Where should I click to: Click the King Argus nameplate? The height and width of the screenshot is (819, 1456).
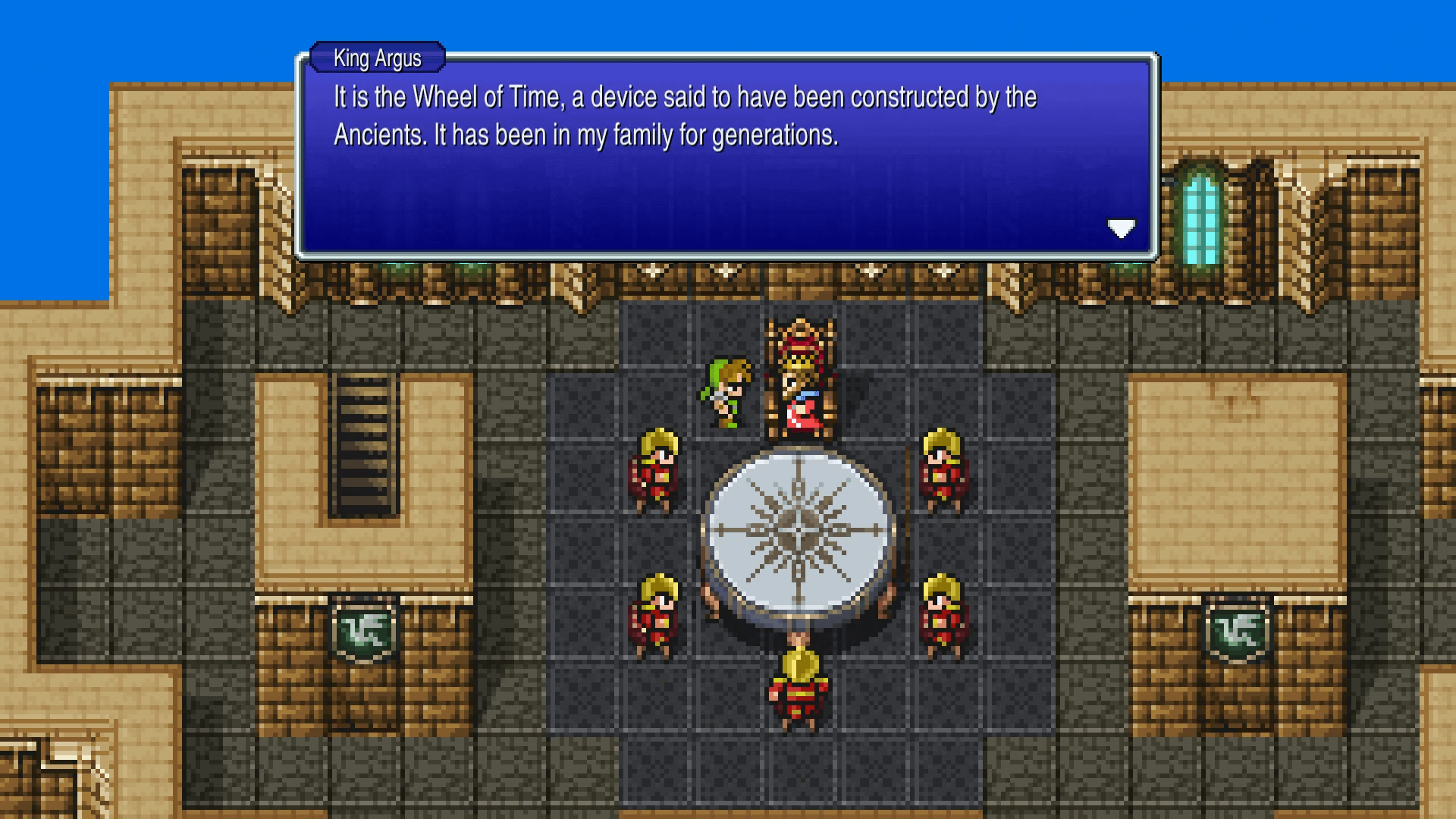[377, 58]
